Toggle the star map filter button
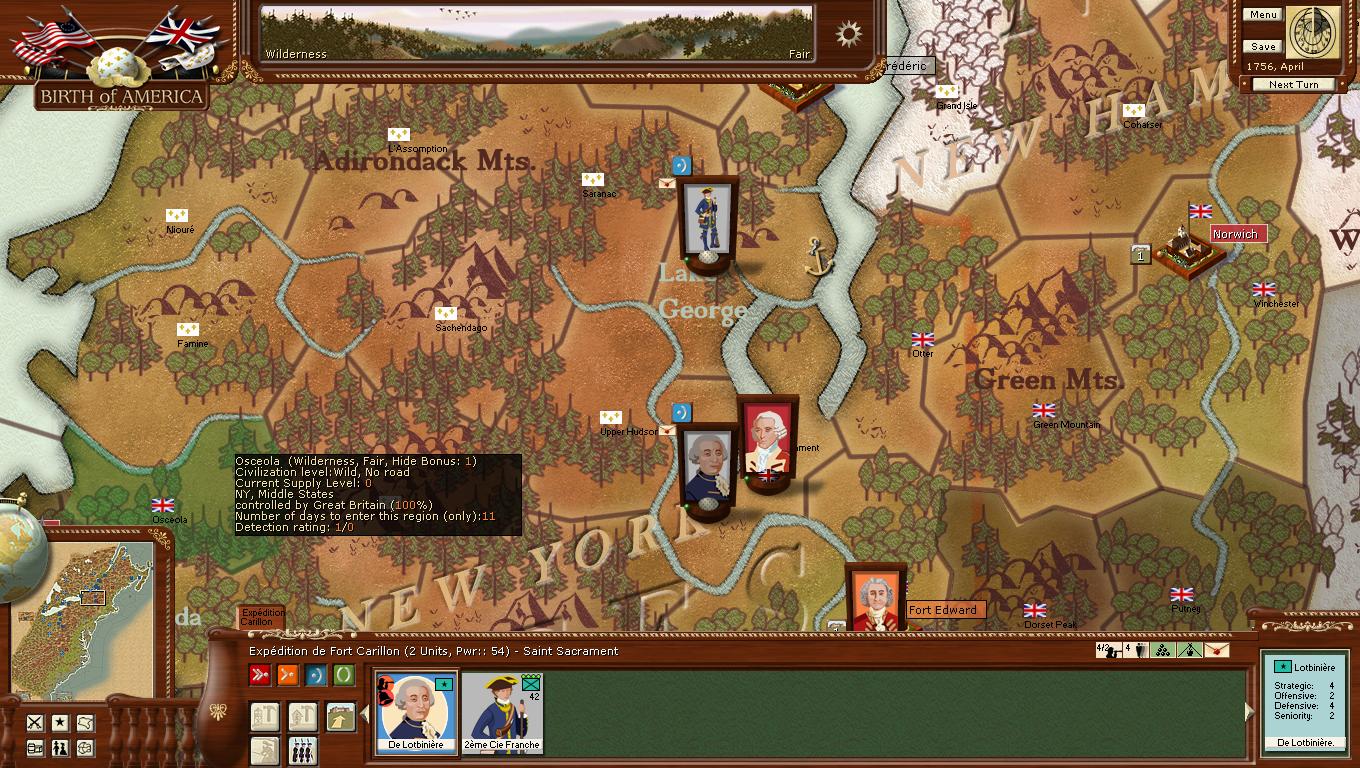 (x=60, y=723)
